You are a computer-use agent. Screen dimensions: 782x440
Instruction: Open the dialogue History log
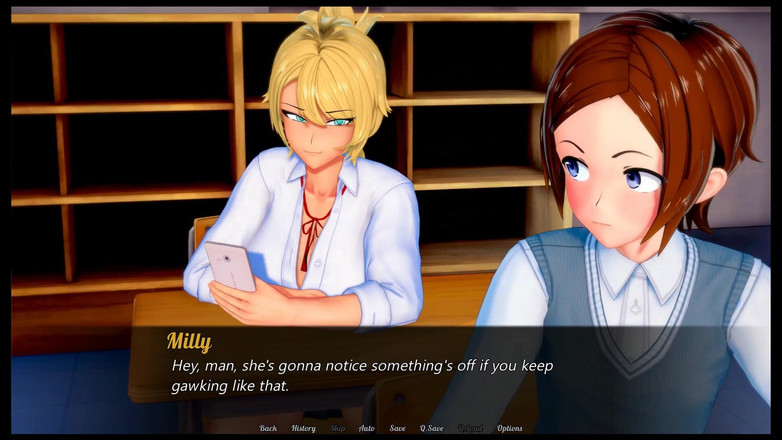pos(303,428)
